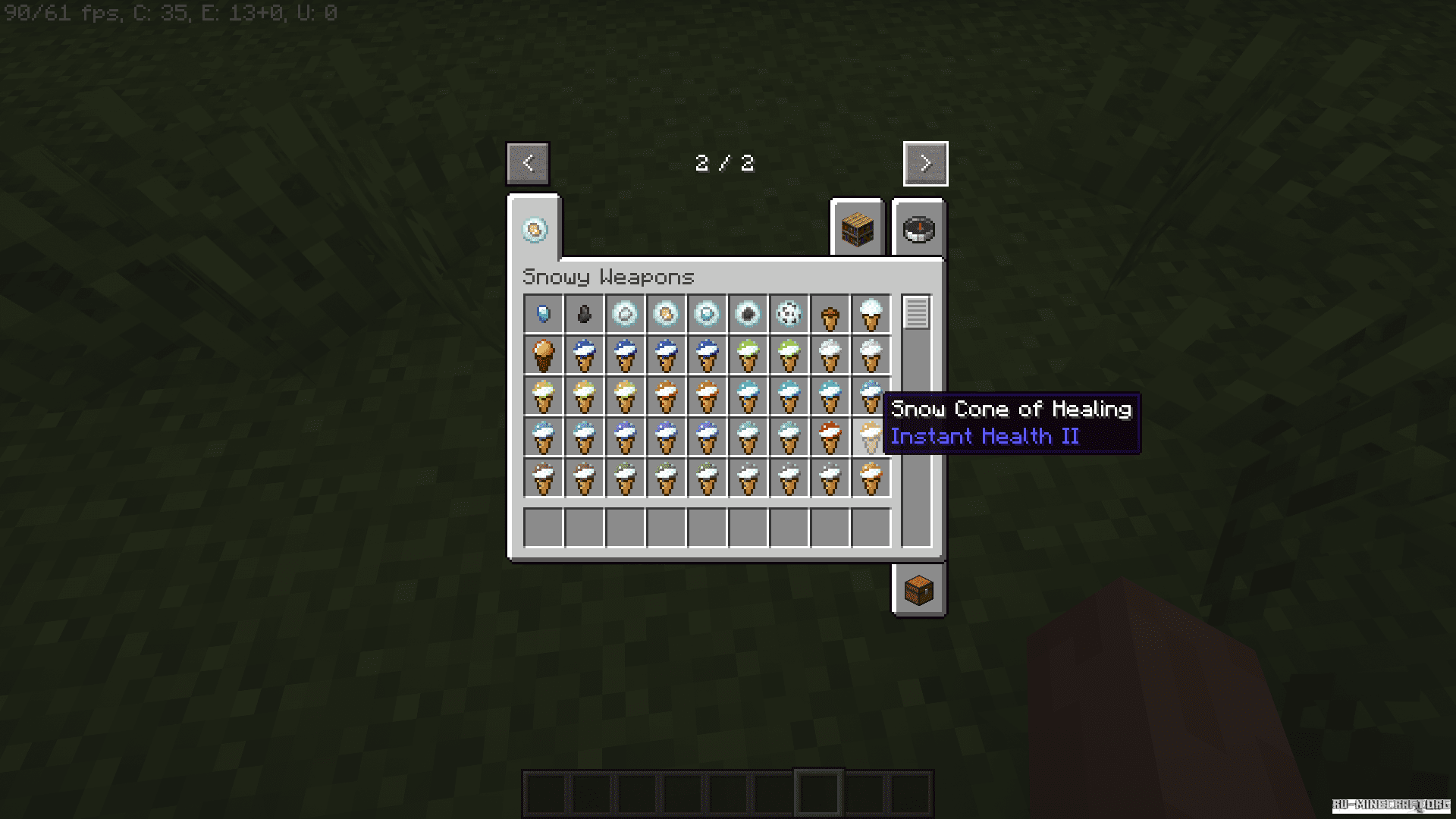Switch to the compass tab

[x=919, y=229]
